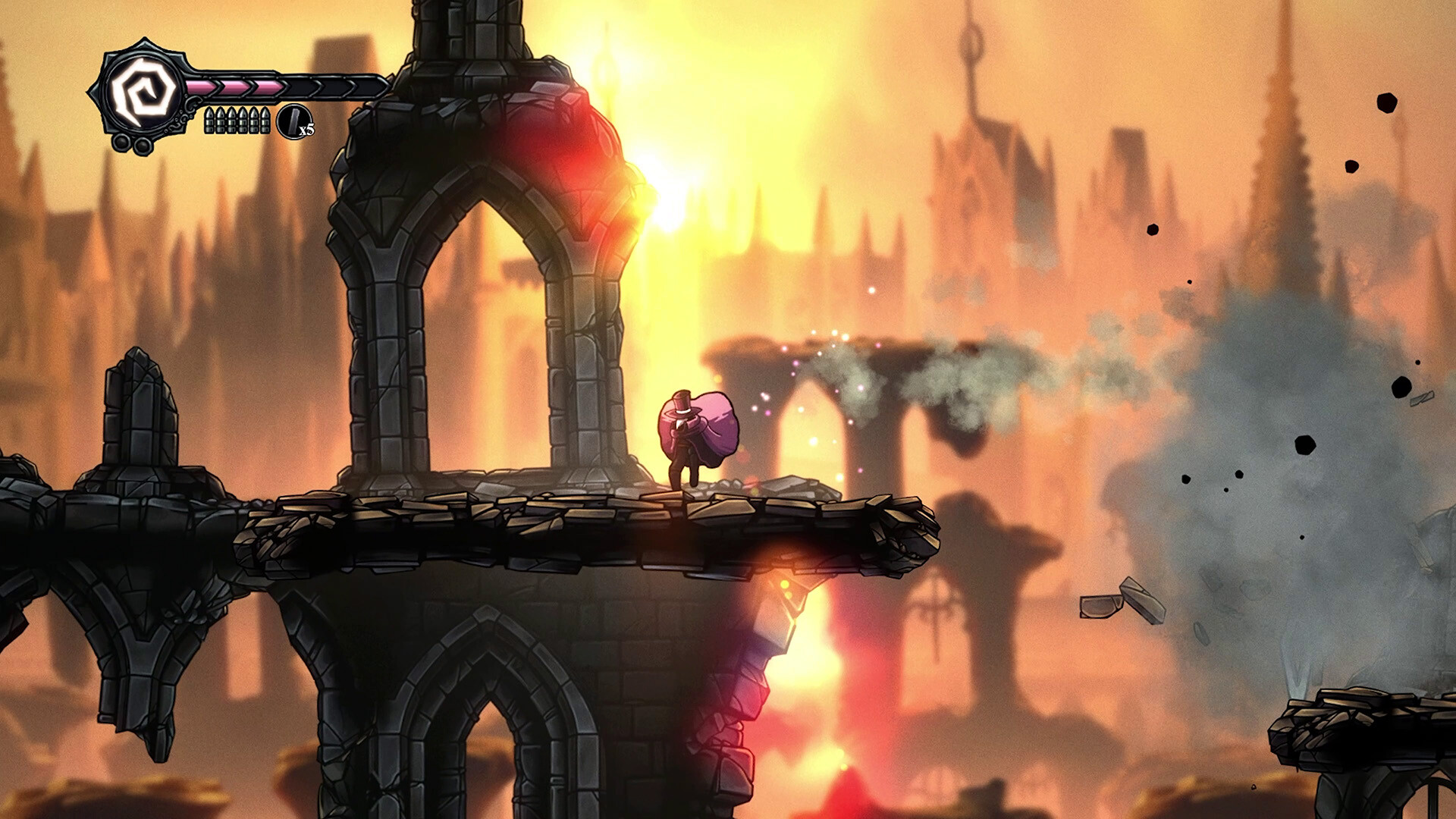1456x819 pixels.
Task: Click the chevron divider in the health bar
Action: pos(218,89)
